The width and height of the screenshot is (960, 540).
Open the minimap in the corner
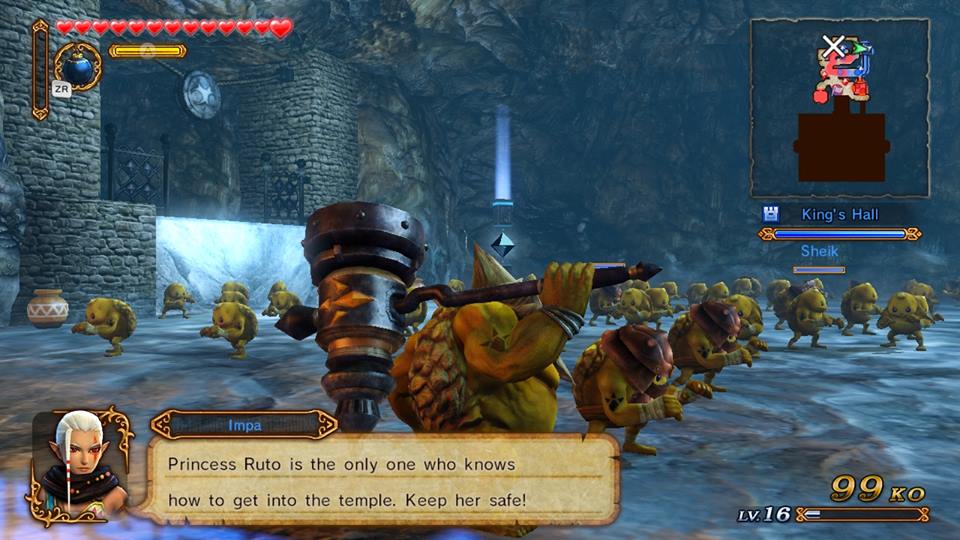click(840, 108)
